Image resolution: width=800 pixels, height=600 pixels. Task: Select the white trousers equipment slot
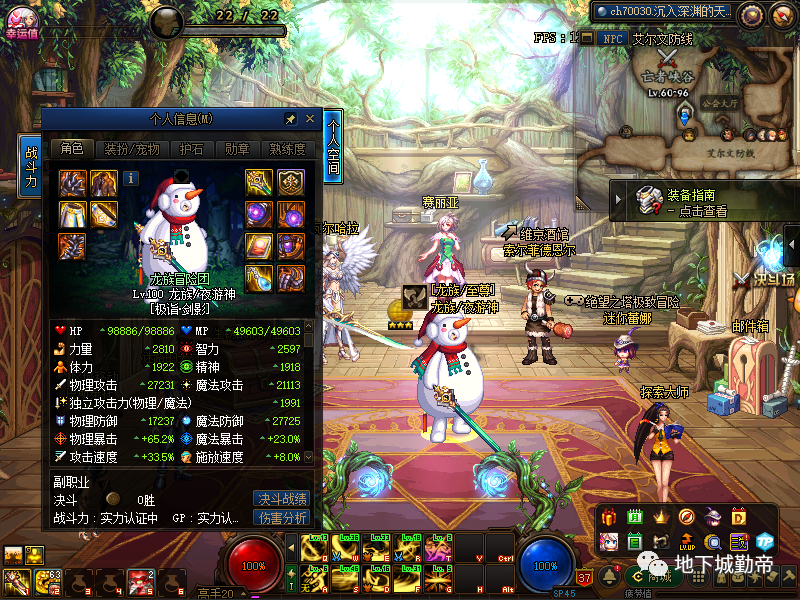[71, 213]
